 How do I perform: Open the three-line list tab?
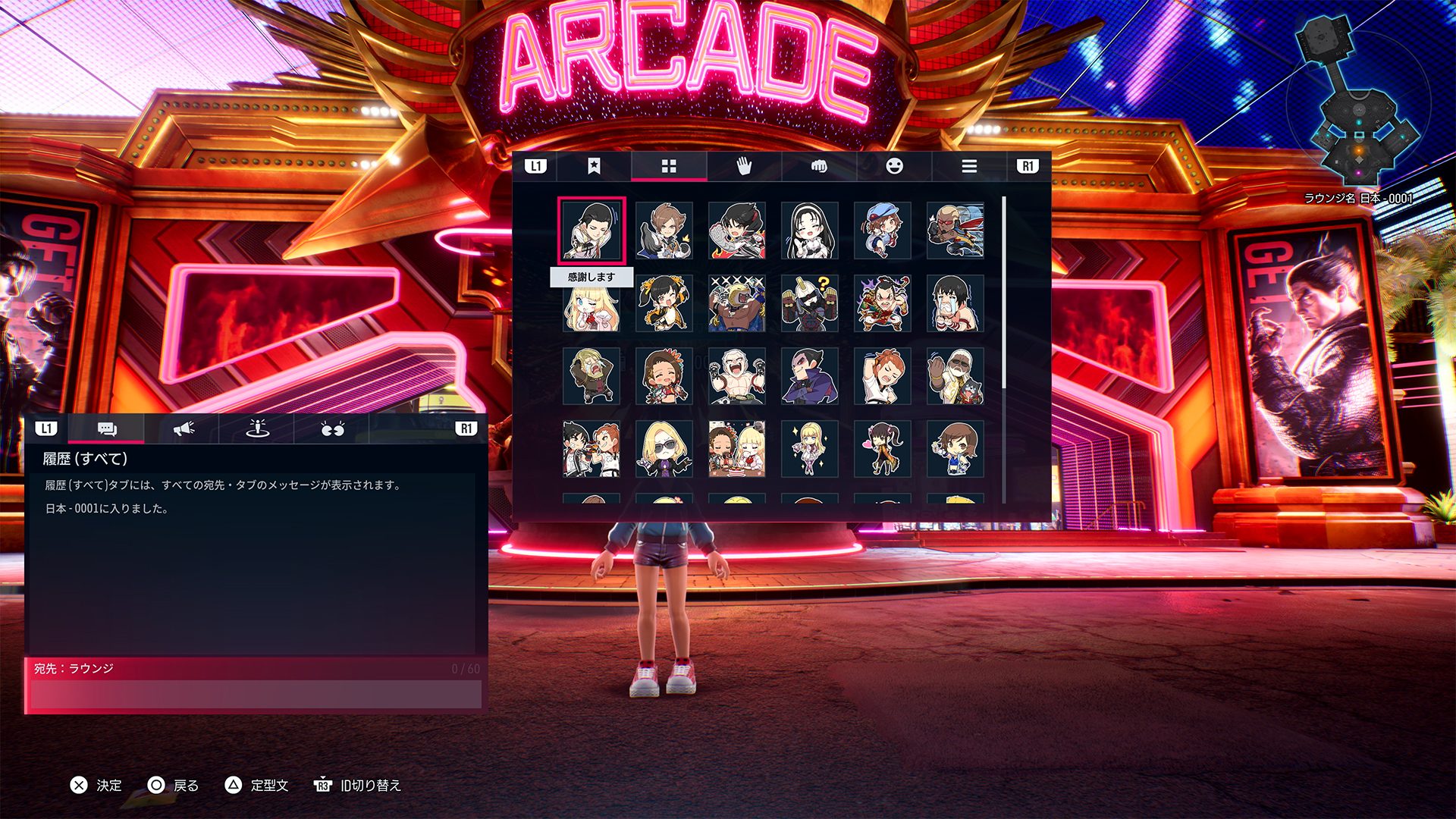coord(969,166)
